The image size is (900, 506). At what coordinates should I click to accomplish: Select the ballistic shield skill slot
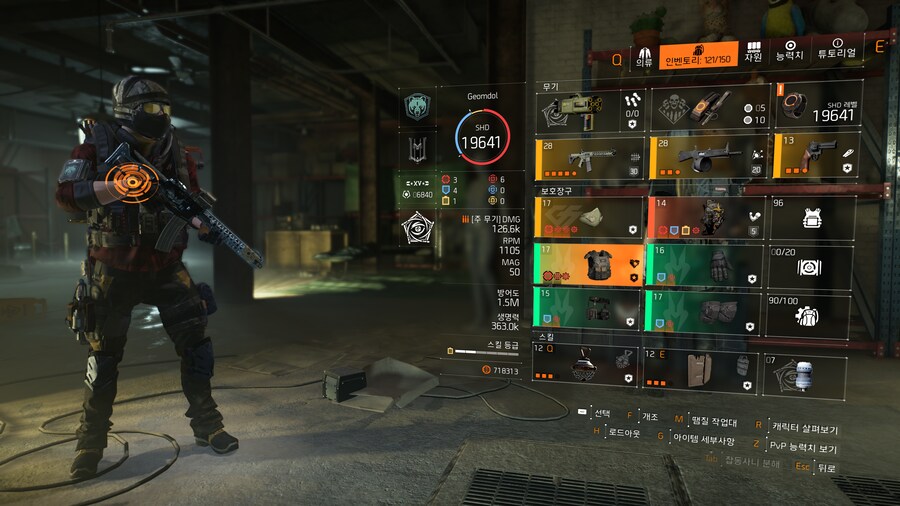(x=696, y=367)
